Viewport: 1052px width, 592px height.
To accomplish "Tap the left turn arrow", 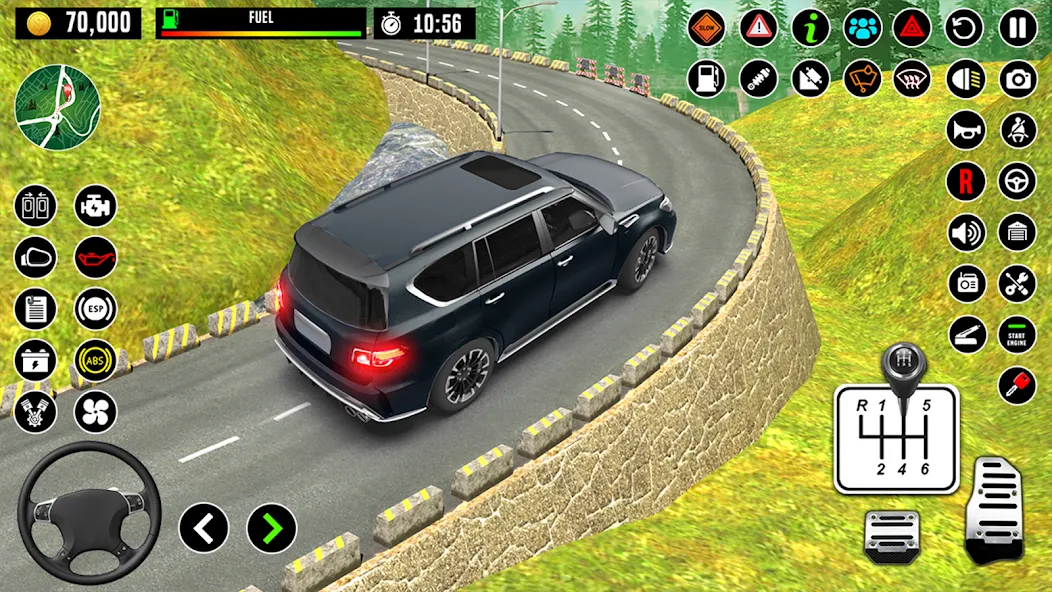I will tap(204, 527).
